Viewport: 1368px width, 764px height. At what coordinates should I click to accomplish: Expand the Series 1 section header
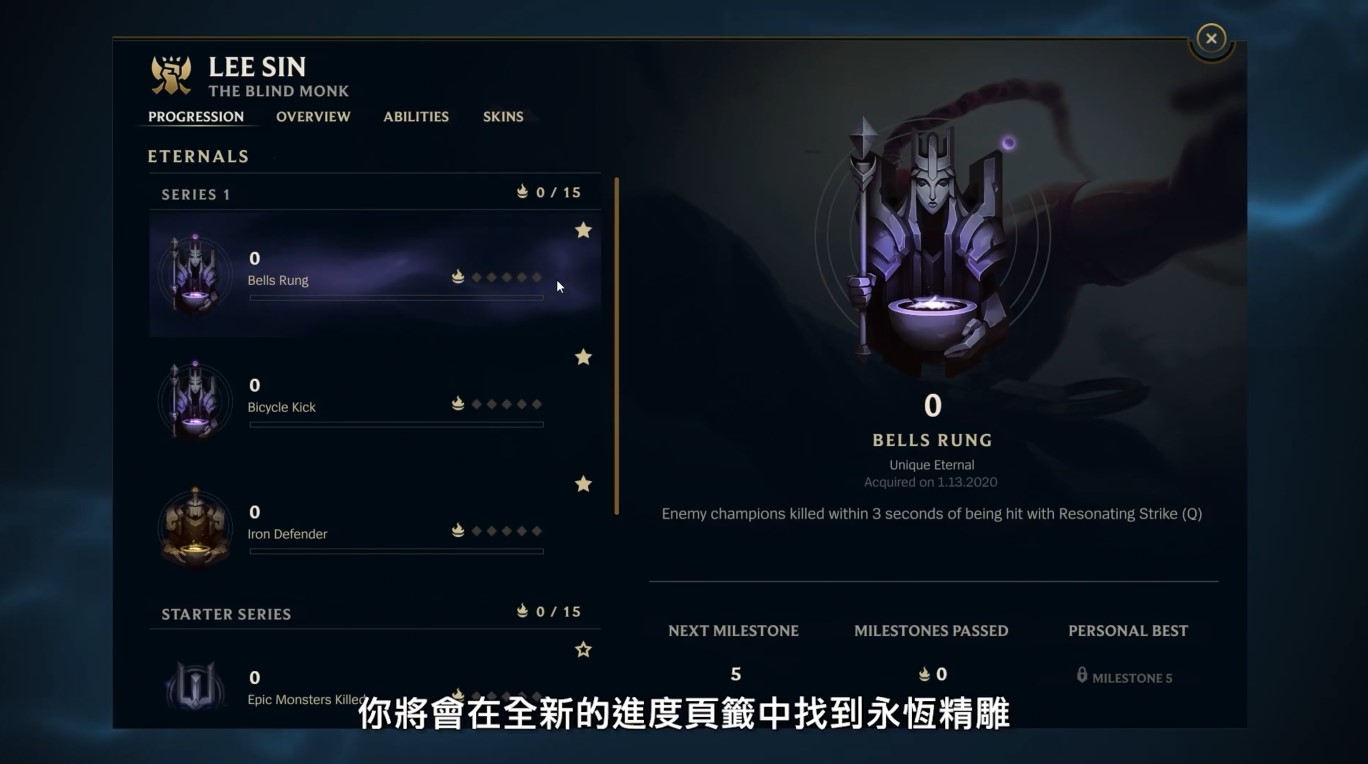196,193
